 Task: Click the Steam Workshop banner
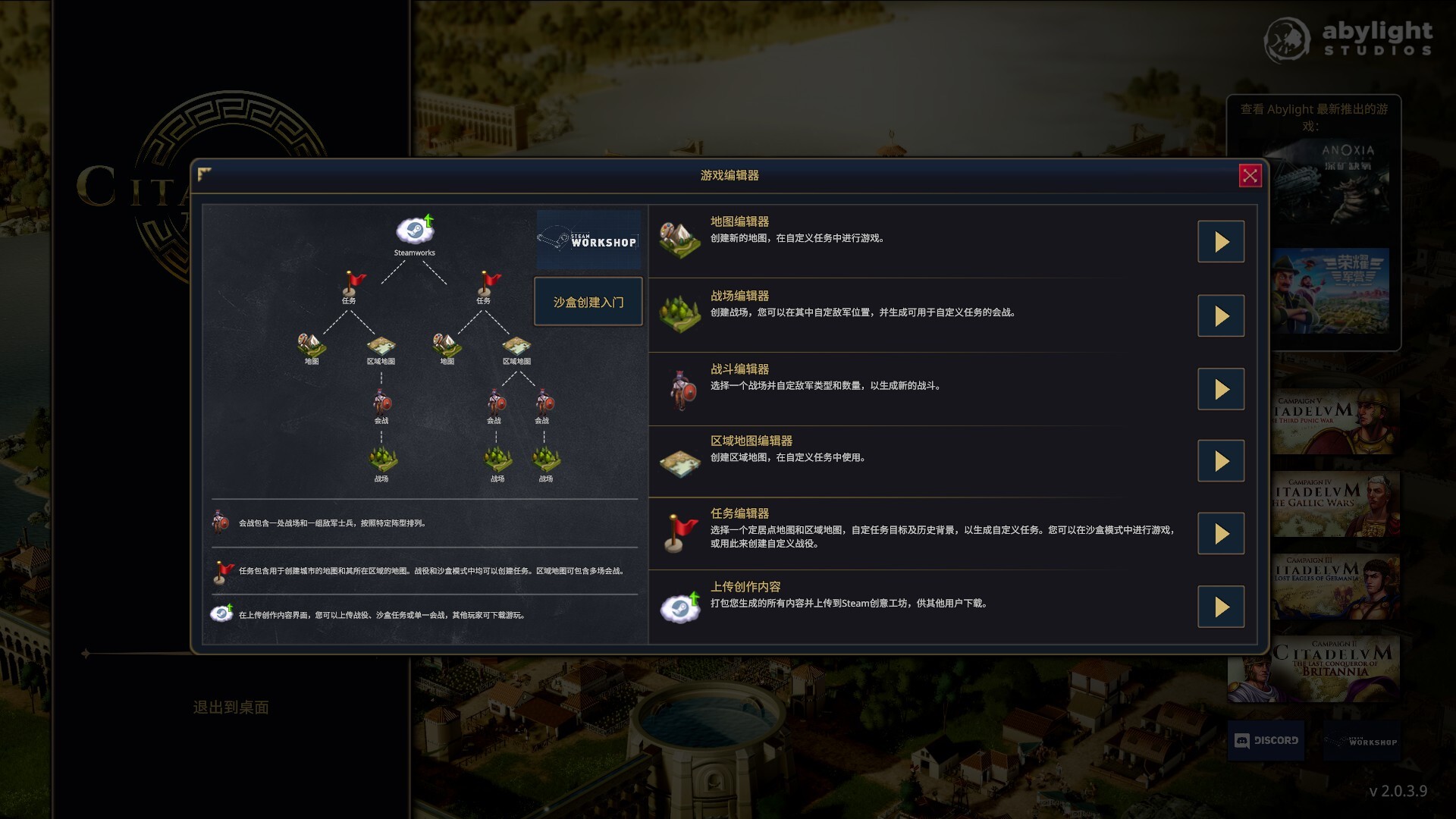pyautogui.click(x=588, y=241)
